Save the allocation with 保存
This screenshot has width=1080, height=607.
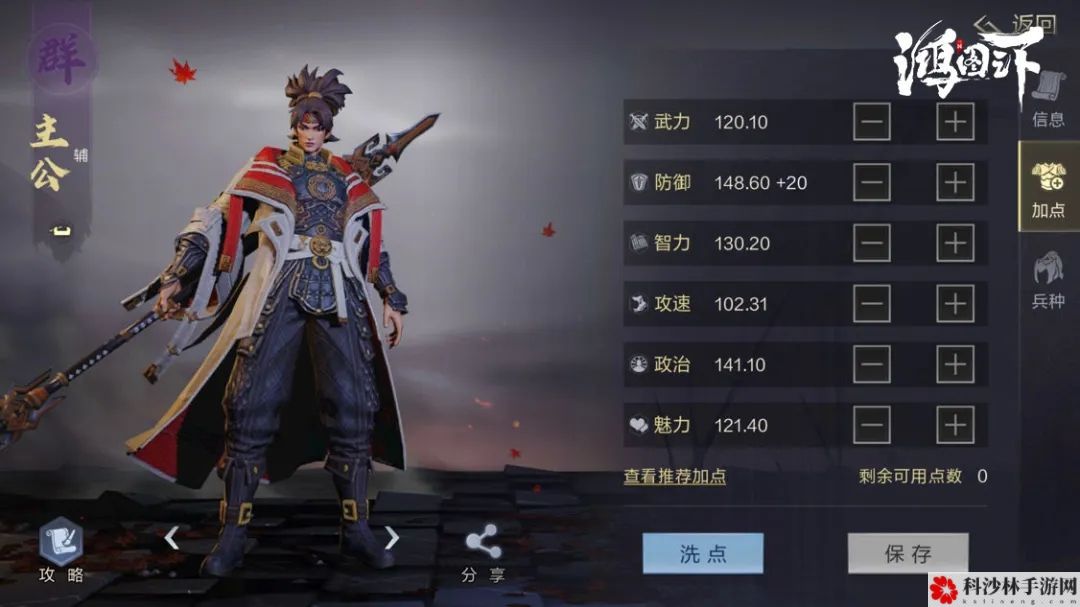(x=907, y=553)
